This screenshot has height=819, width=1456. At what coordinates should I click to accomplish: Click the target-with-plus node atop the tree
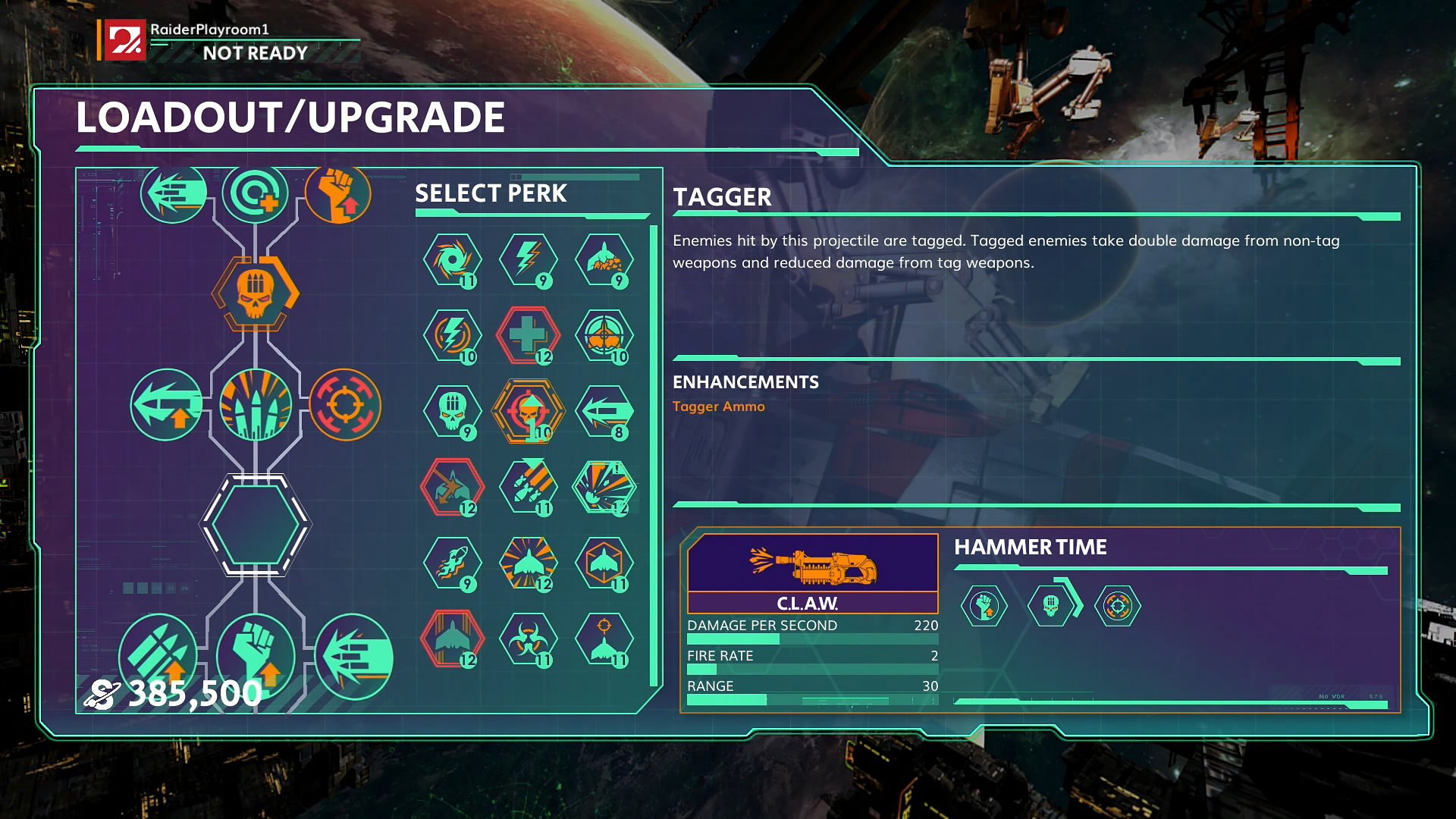tap(255, 194)
